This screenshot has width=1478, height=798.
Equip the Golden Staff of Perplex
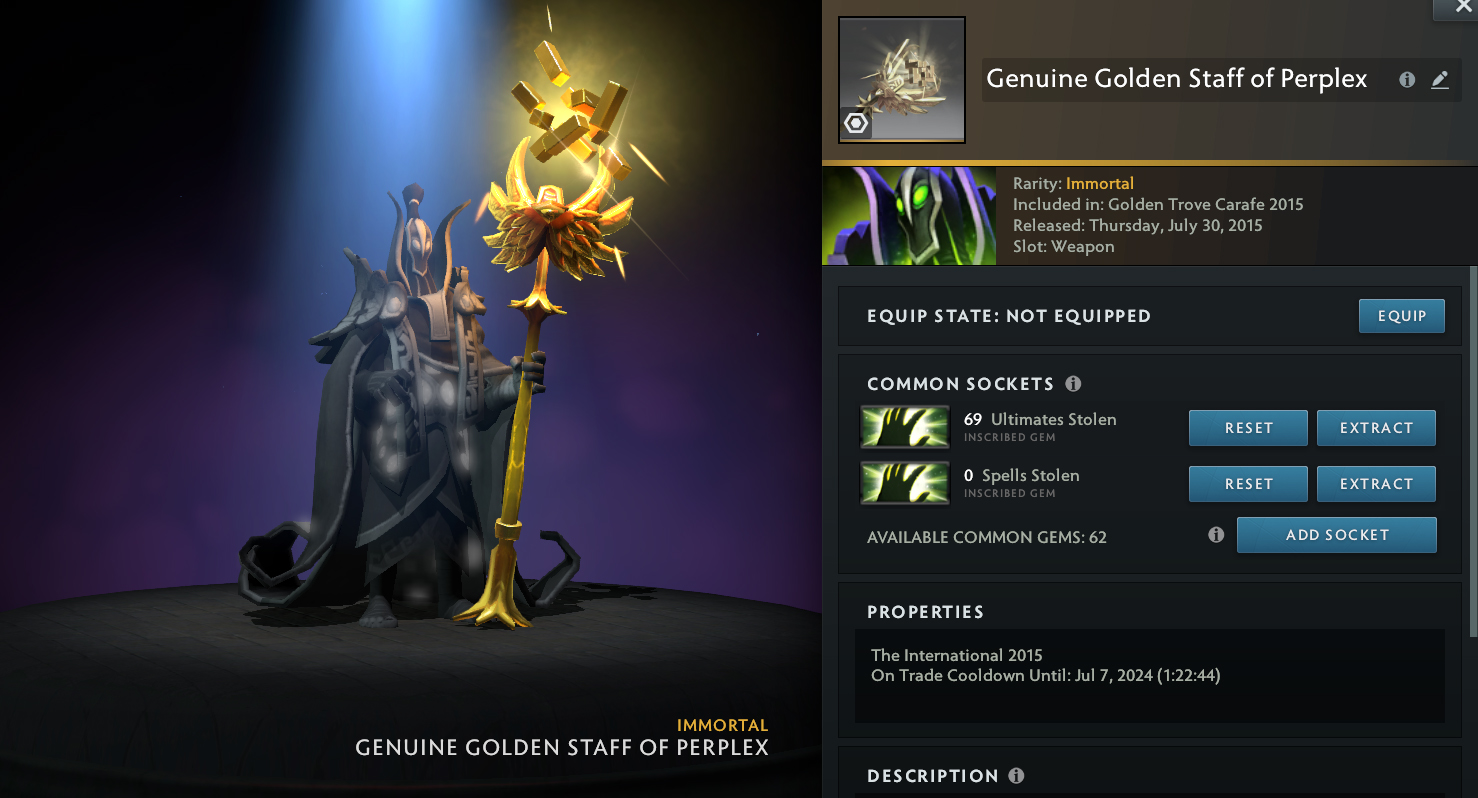[1401, 316]
